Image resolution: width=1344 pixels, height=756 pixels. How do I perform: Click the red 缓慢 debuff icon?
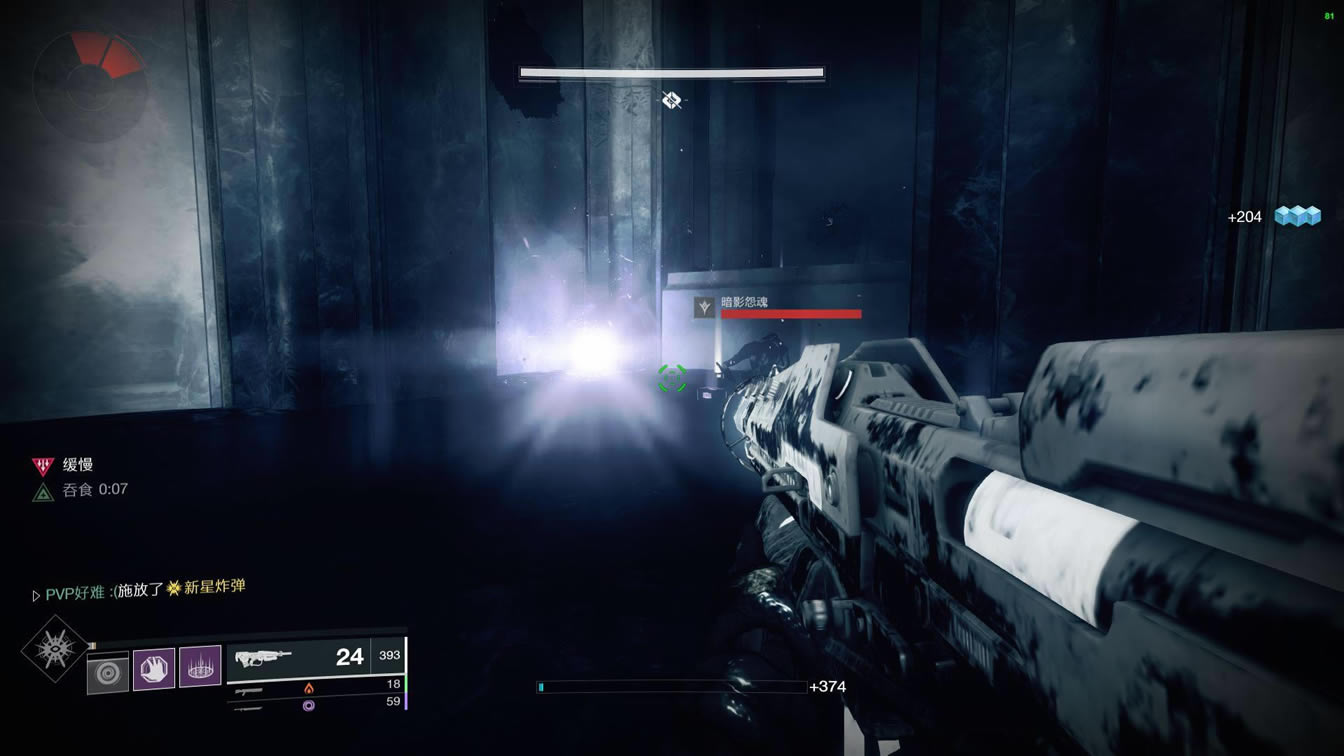42,465
